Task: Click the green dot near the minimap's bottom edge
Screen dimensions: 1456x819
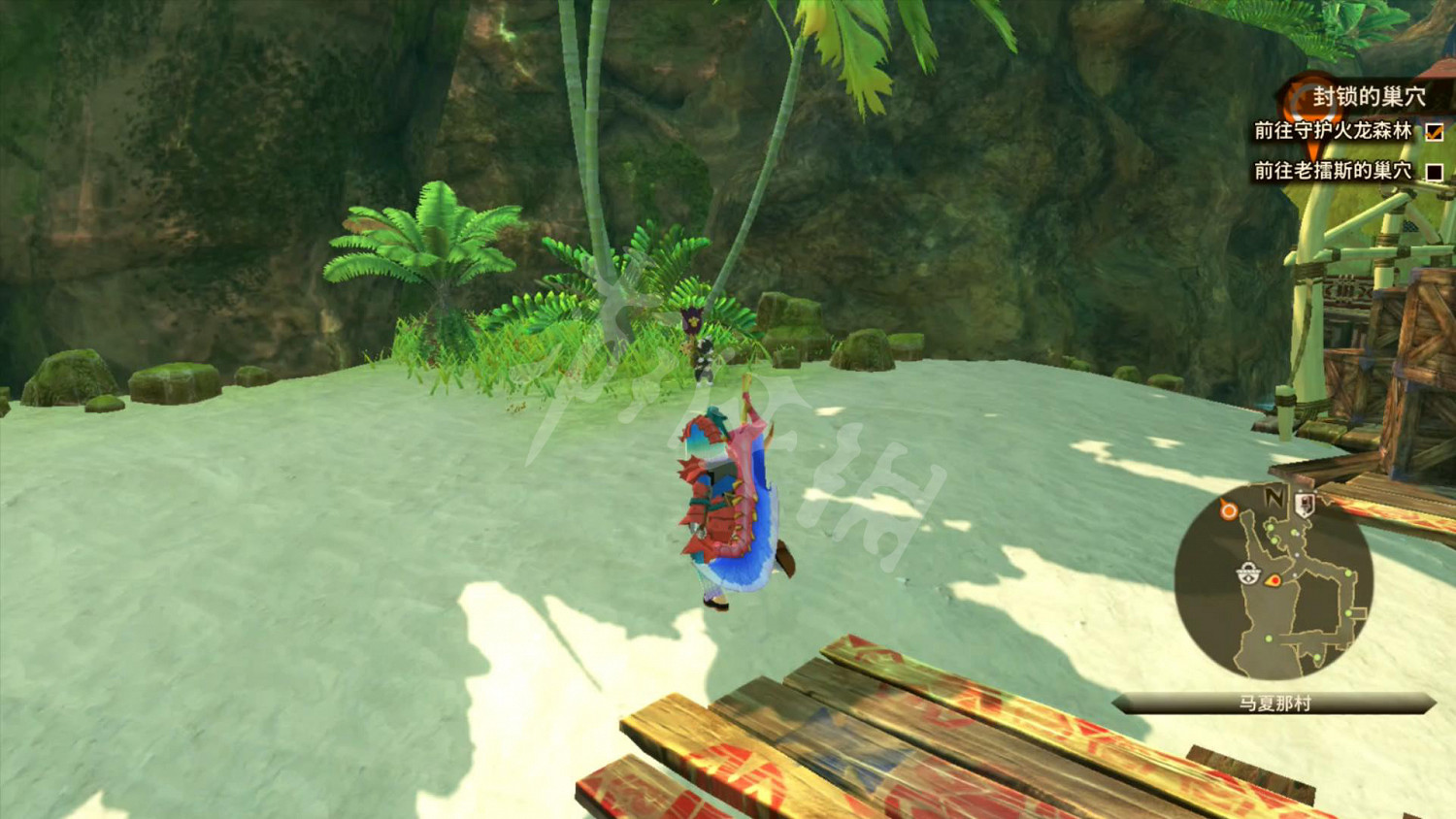Action: pos(1316,656)
